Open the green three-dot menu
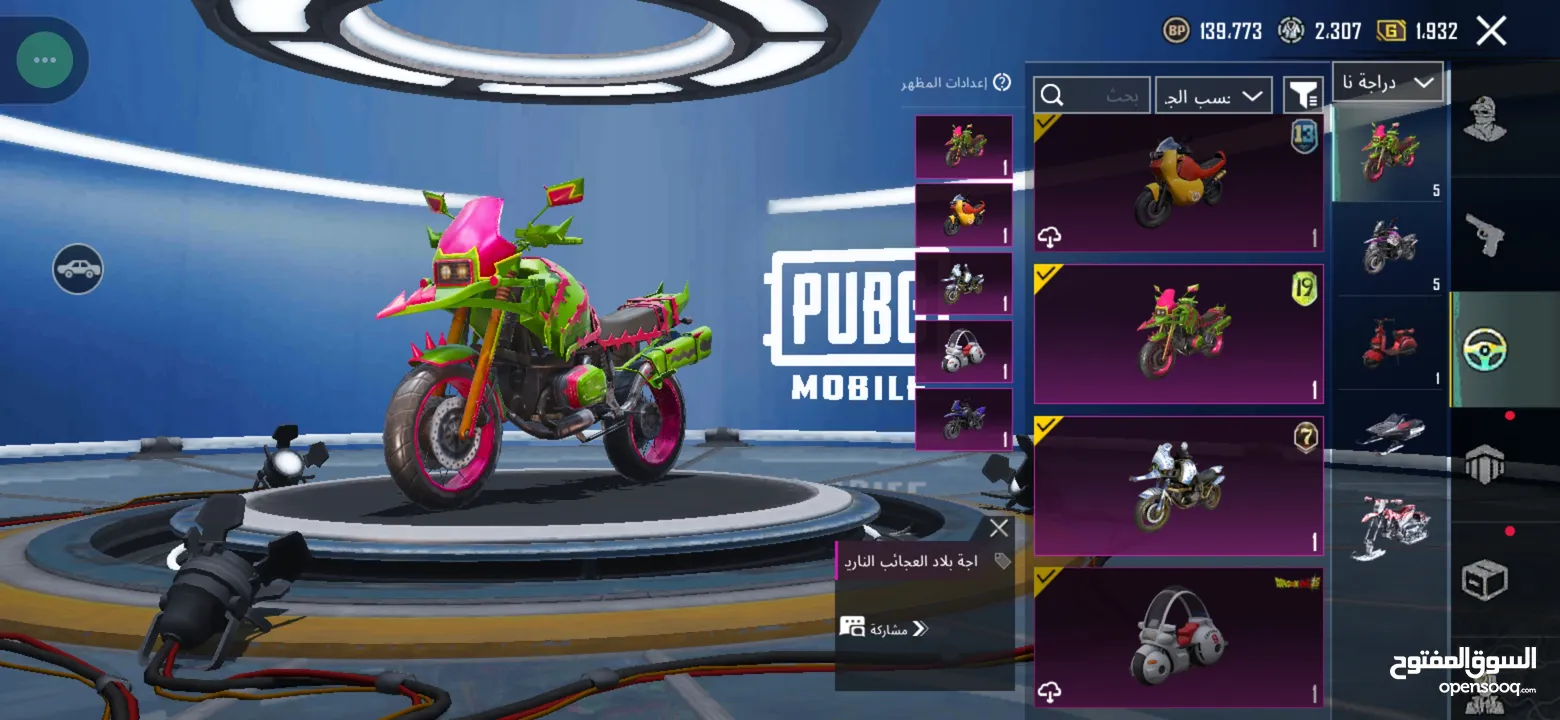1560x720 pixels. 44,60
